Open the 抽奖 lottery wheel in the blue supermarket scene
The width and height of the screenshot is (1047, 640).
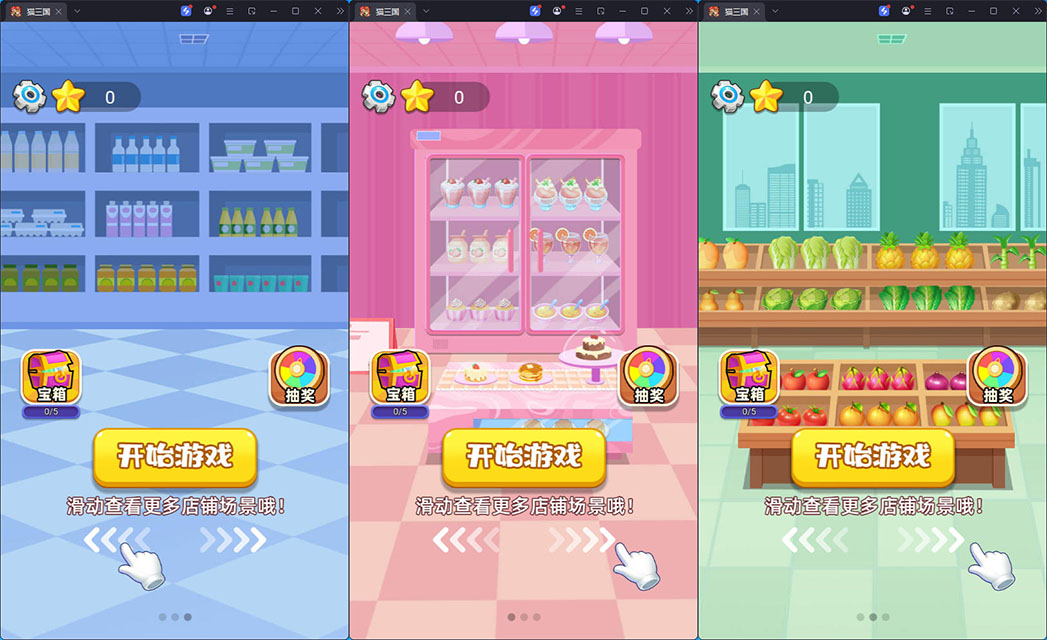299,376
